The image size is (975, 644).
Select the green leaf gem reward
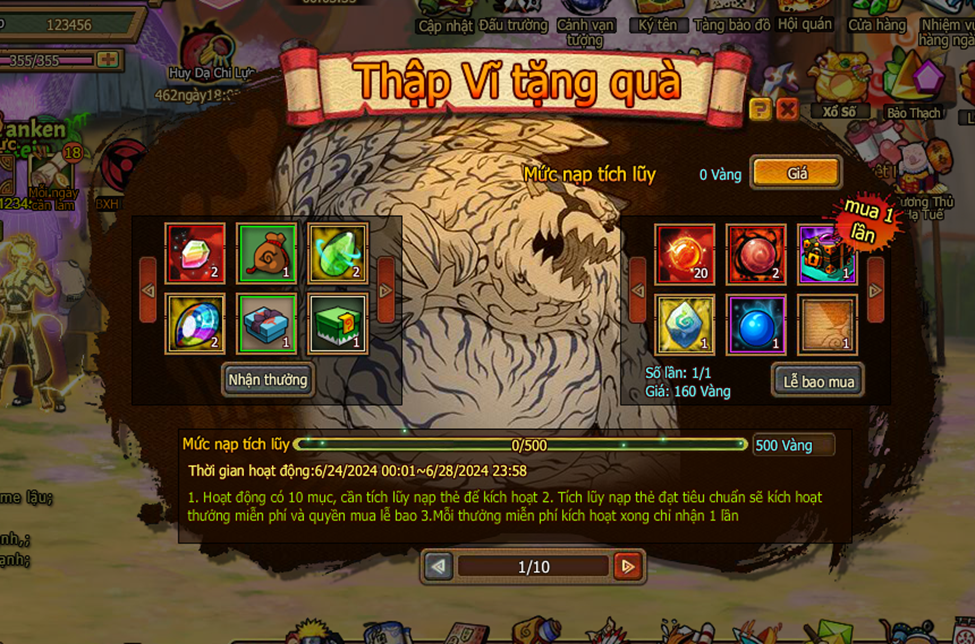[x=337, y=253]
